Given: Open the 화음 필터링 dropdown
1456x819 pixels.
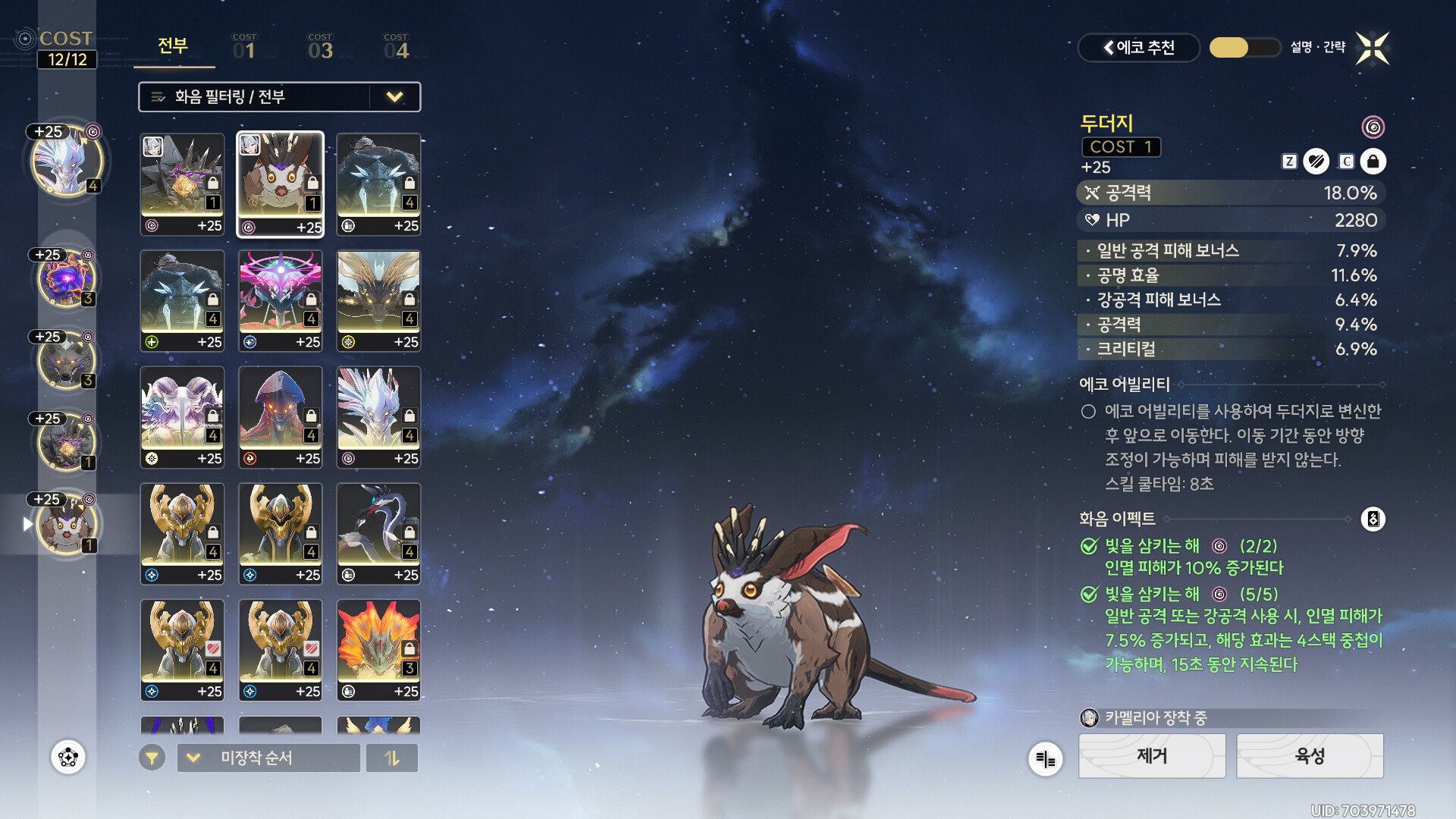Looking at the screenshot, I should (x=279, y=97).
